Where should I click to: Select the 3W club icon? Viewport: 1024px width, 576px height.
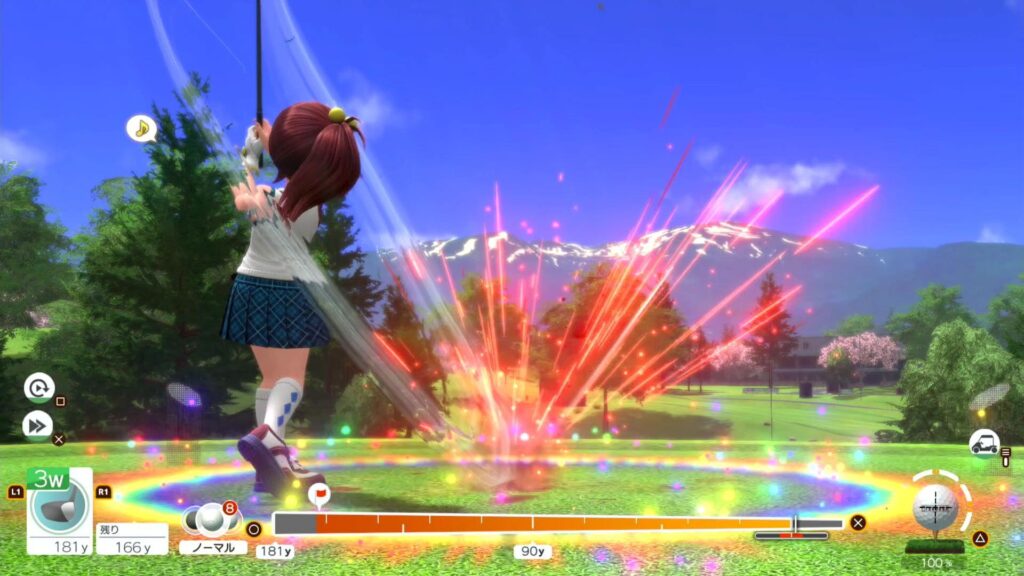58,505
